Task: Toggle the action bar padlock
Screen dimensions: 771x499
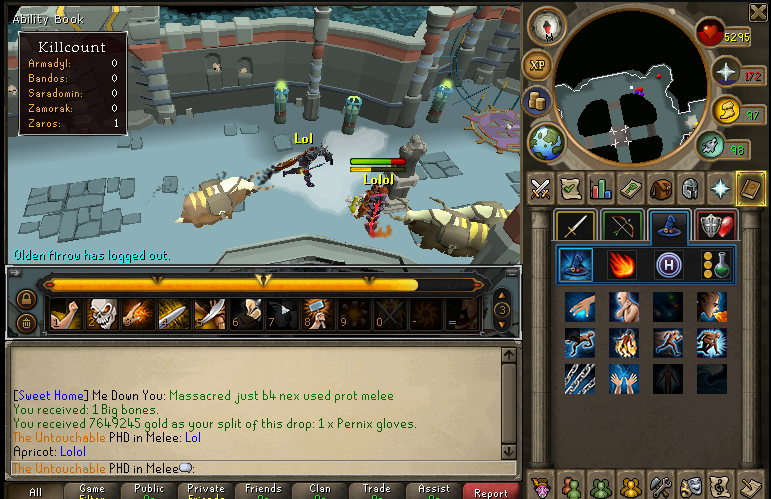Action: [26, 299]
